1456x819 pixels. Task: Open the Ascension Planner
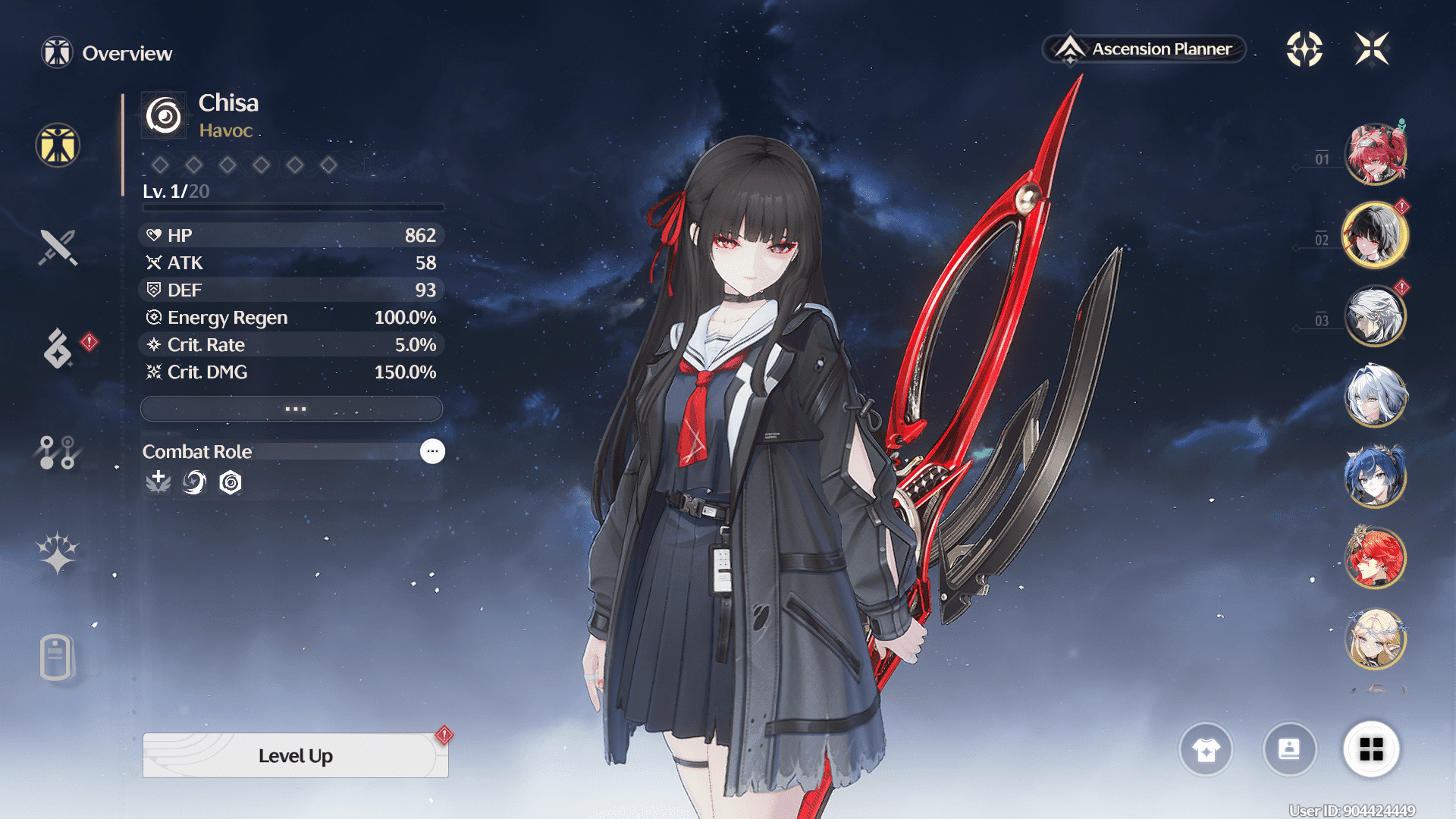[x=1145, y=49]
